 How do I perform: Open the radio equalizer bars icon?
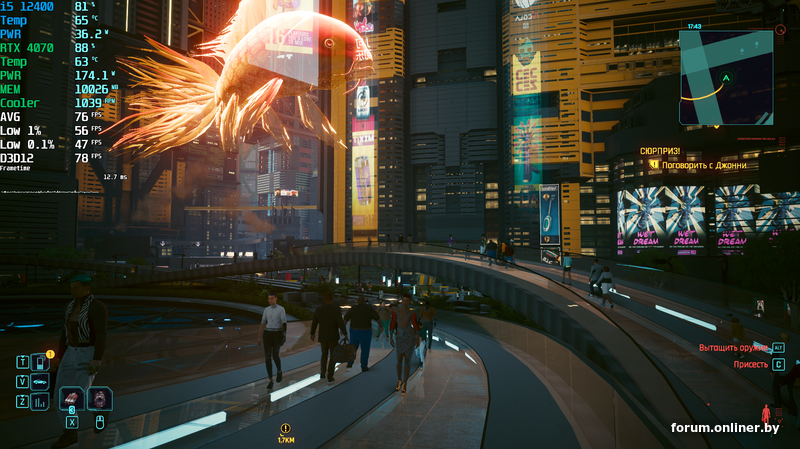tap(40, 402)
